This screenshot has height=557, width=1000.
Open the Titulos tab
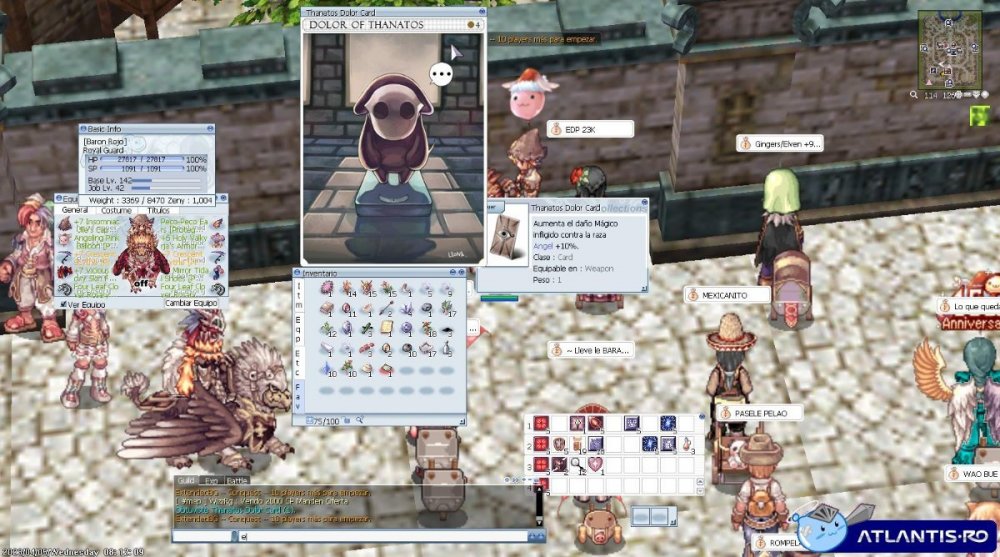(x=158, y=211)
